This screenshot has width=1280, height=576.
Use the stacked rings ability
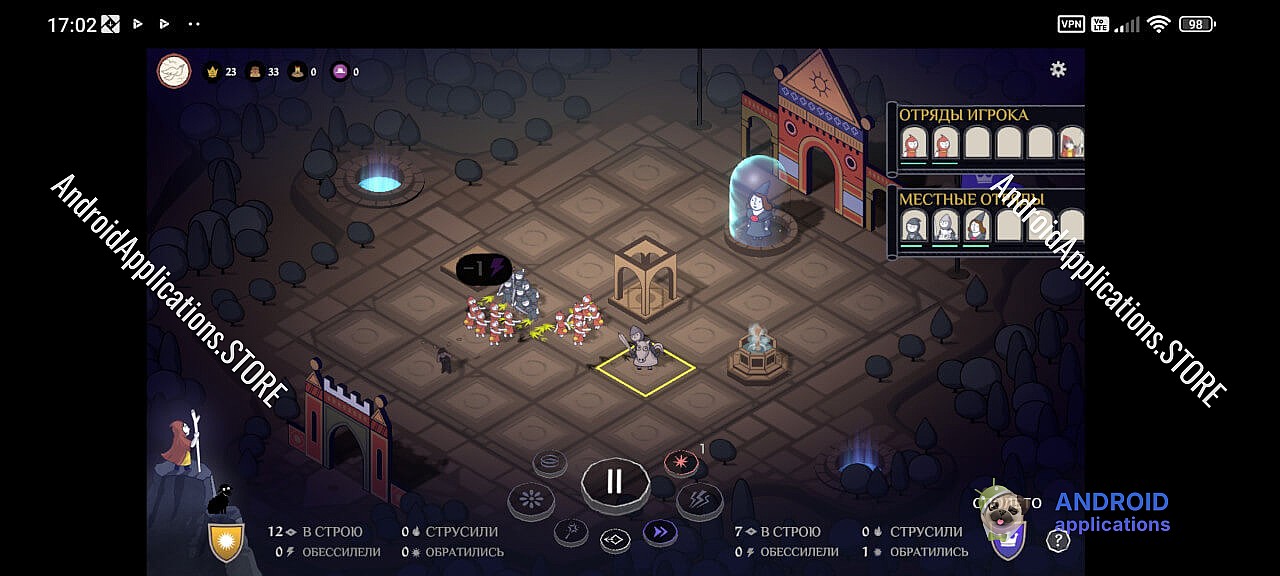(x=549, y=462)
